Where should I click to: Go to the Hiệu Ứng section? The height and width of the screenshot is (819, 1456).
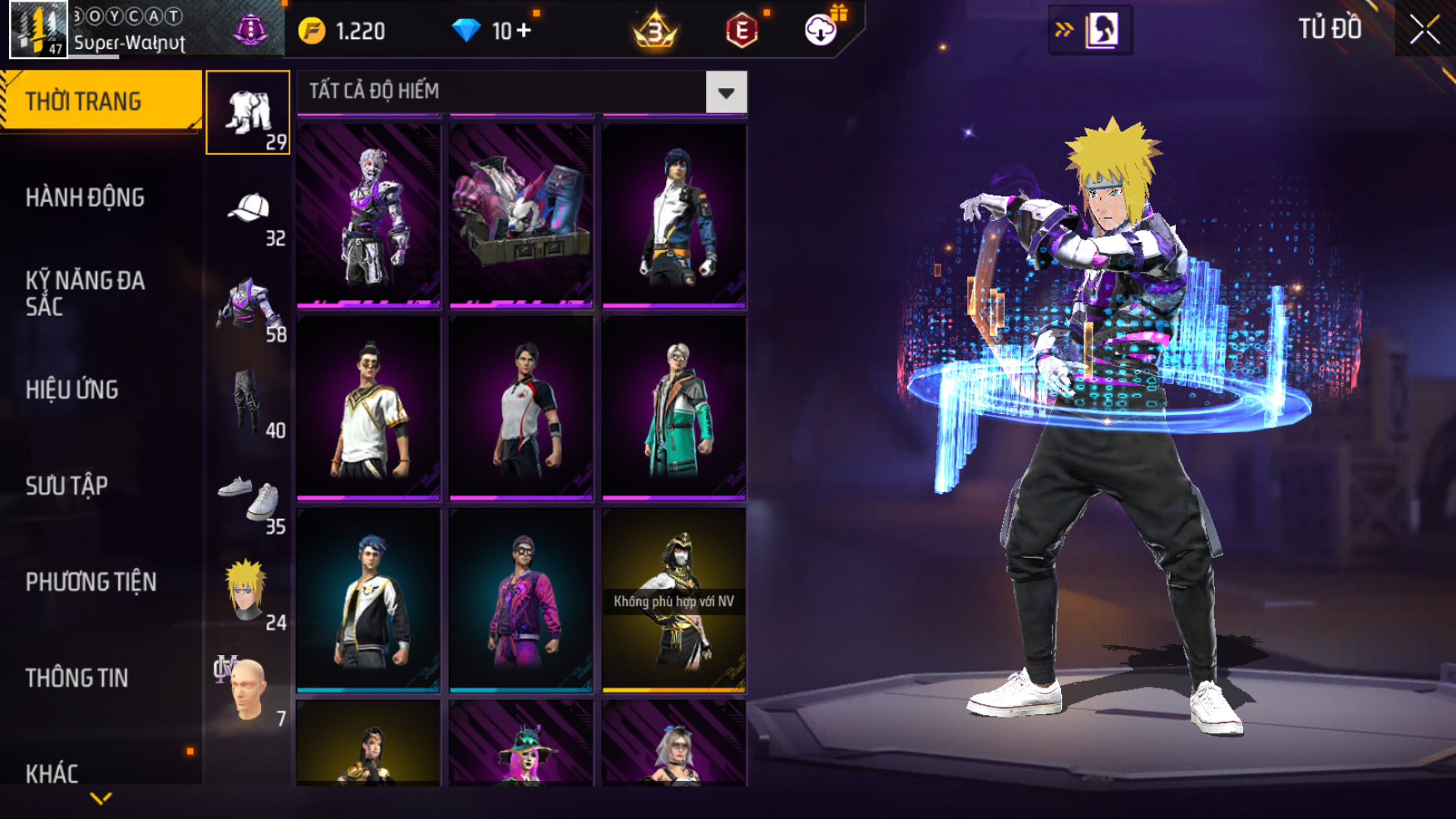(72, 389)
